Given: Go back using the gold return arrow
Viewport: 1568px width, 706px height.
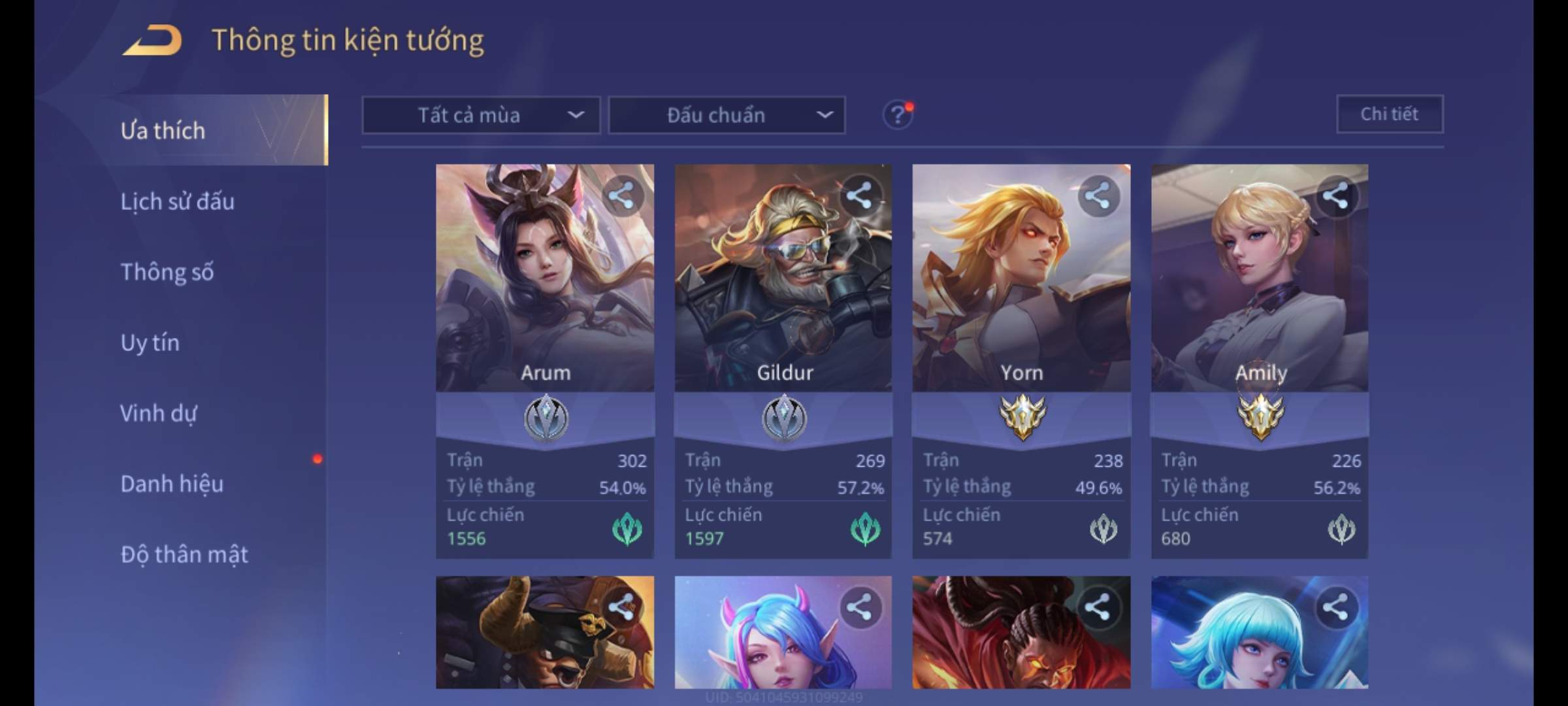Looking at the screenshot, I should [152, 41].
